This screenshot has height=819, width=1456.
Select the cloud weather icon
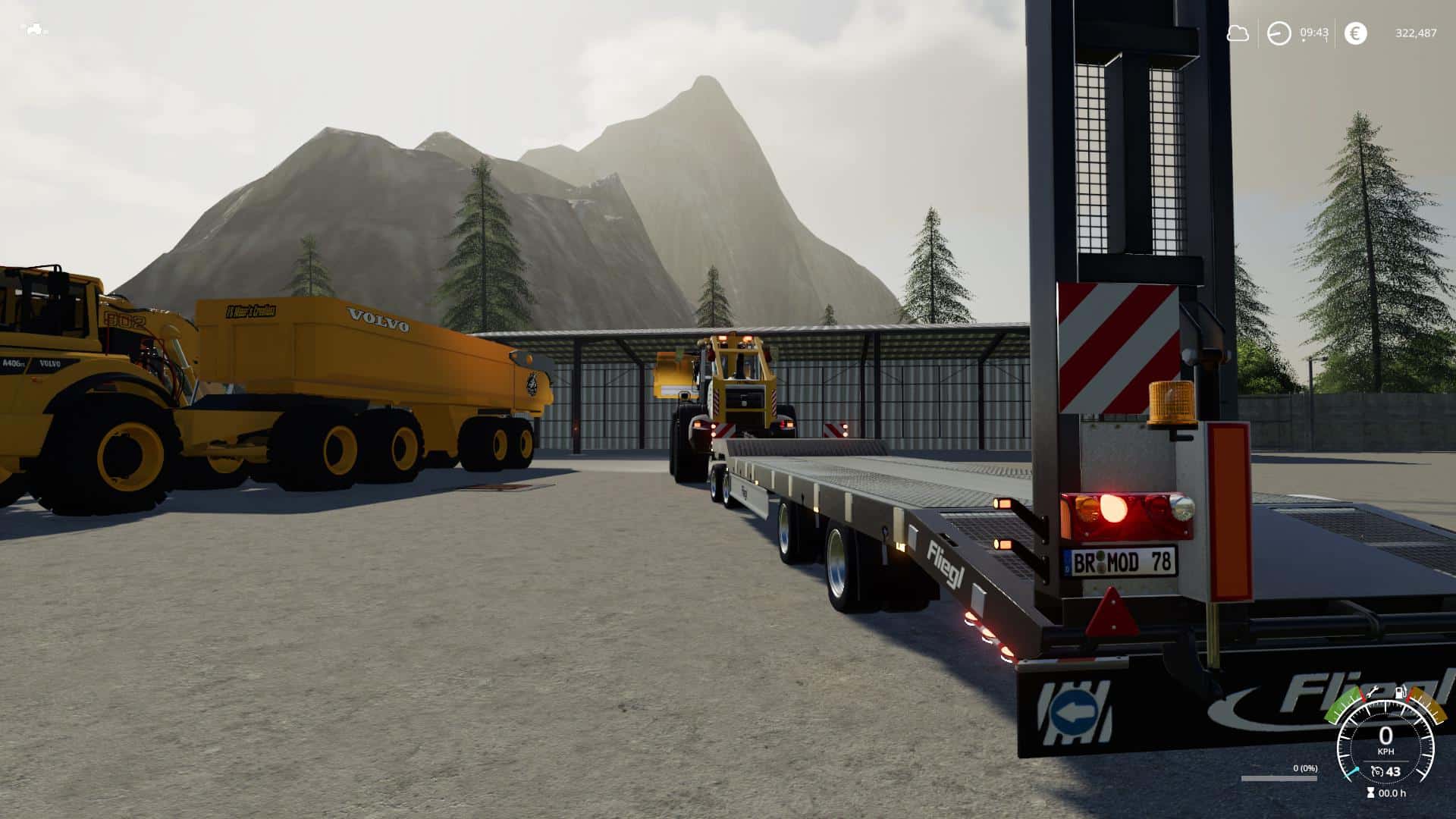(x=1238, y=33)
